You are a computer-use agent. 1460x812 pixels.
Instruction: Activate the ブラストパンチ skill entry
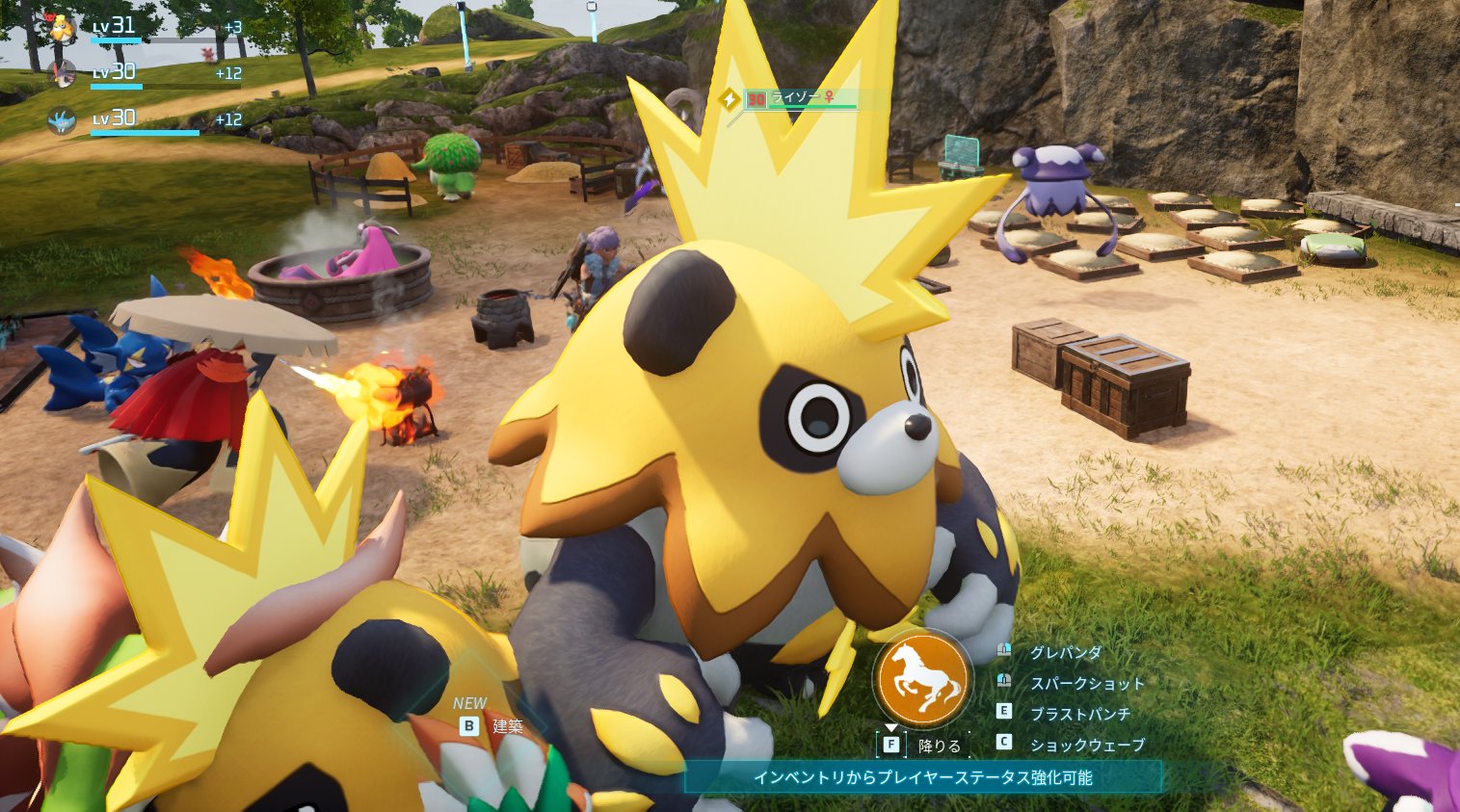point(1079,714)
